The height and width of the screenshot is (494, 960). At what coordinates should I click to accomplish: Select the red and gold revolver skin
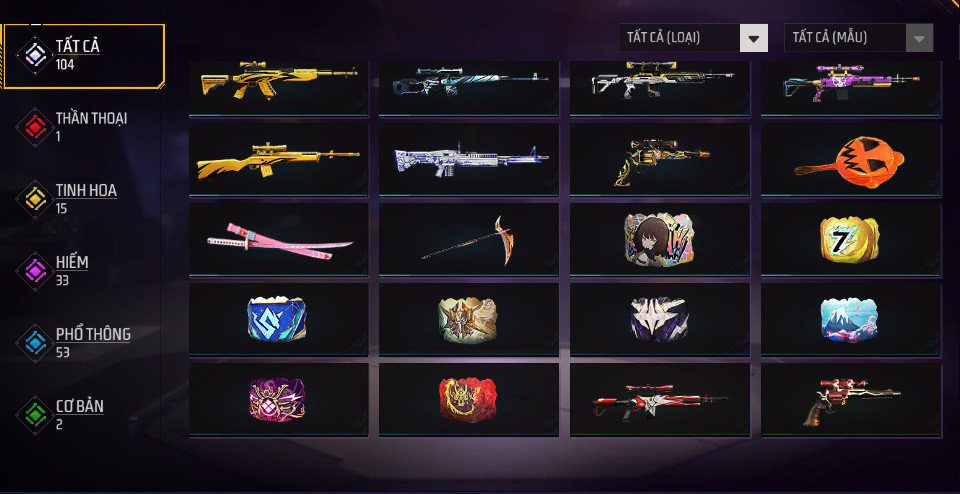pyautogui.click(x=850, y=400)
